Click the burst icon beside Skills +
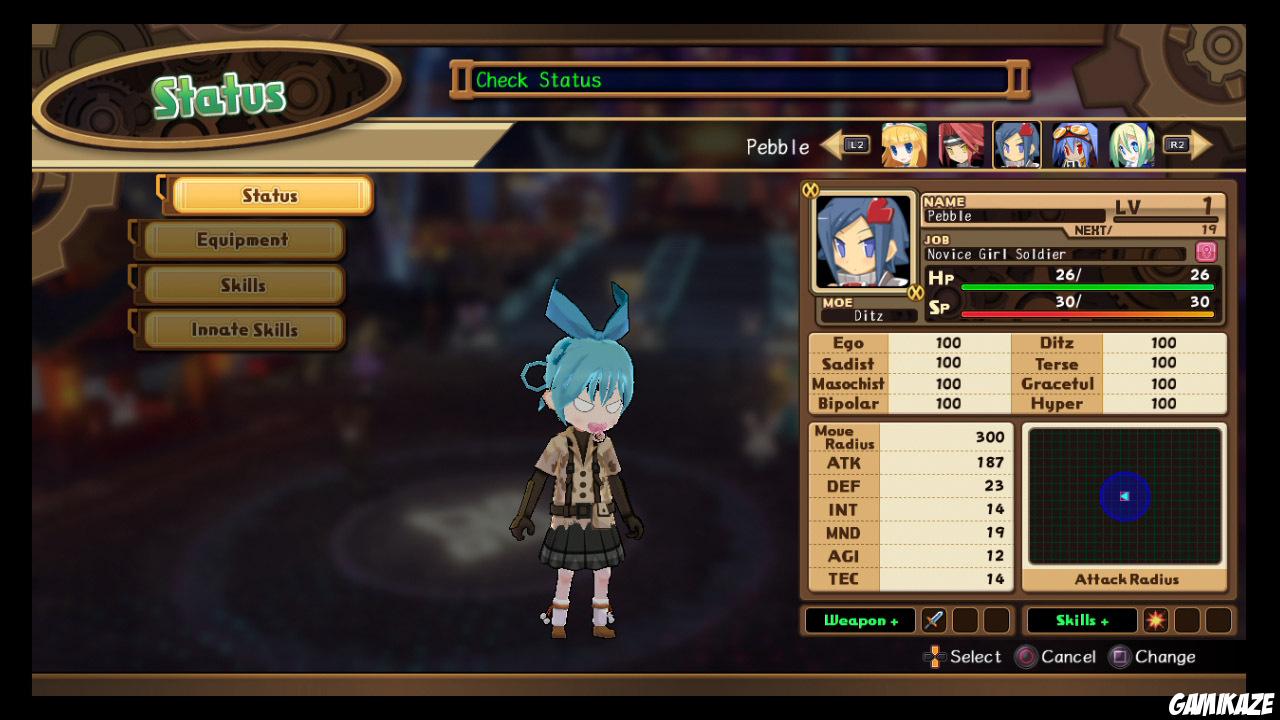This screenshot has height=720, width=1280. coord(1156,620)
